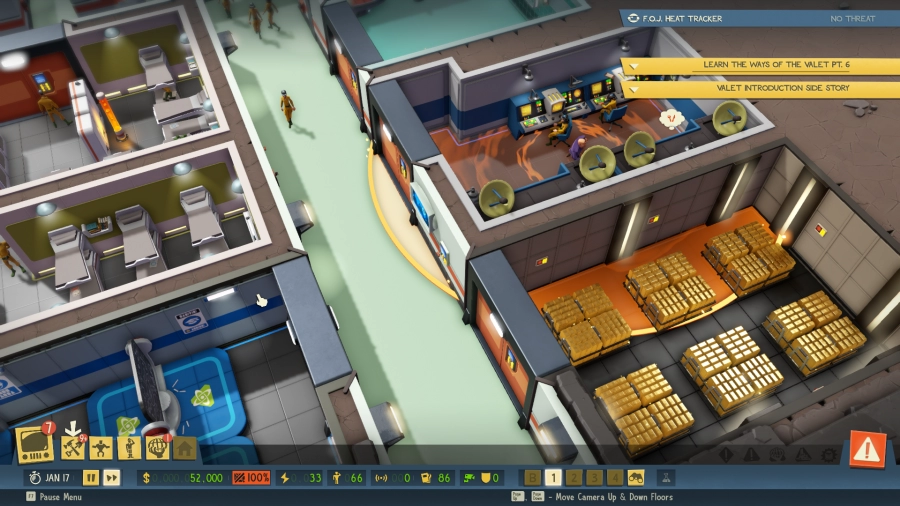Viewport: 900px width, 506px height.
Task: Toggle the binoculars view button
Action: coord(636,478)
